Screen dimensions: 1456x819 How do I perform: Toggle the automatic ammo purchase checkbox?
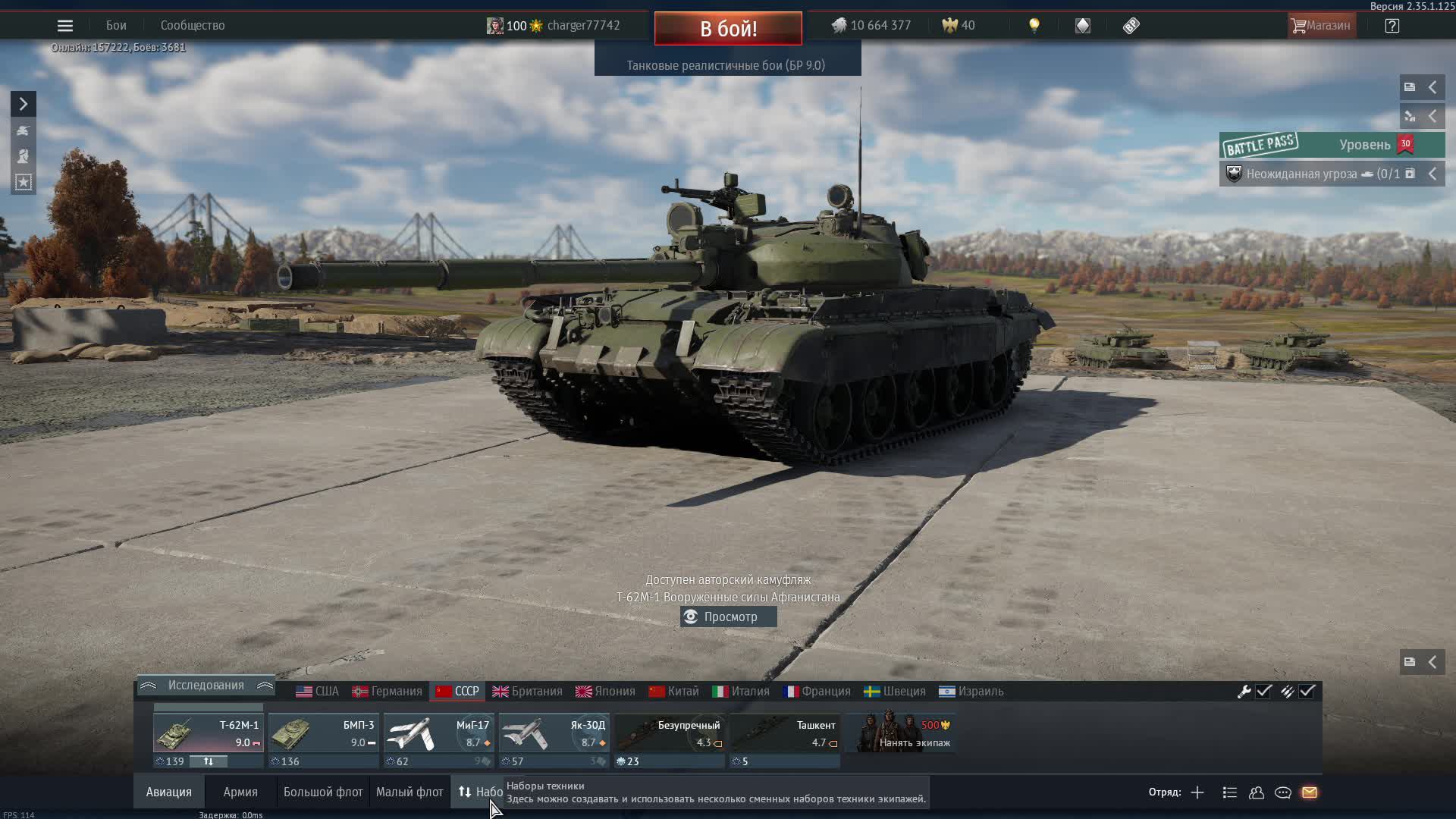(x=1307, y=692)
